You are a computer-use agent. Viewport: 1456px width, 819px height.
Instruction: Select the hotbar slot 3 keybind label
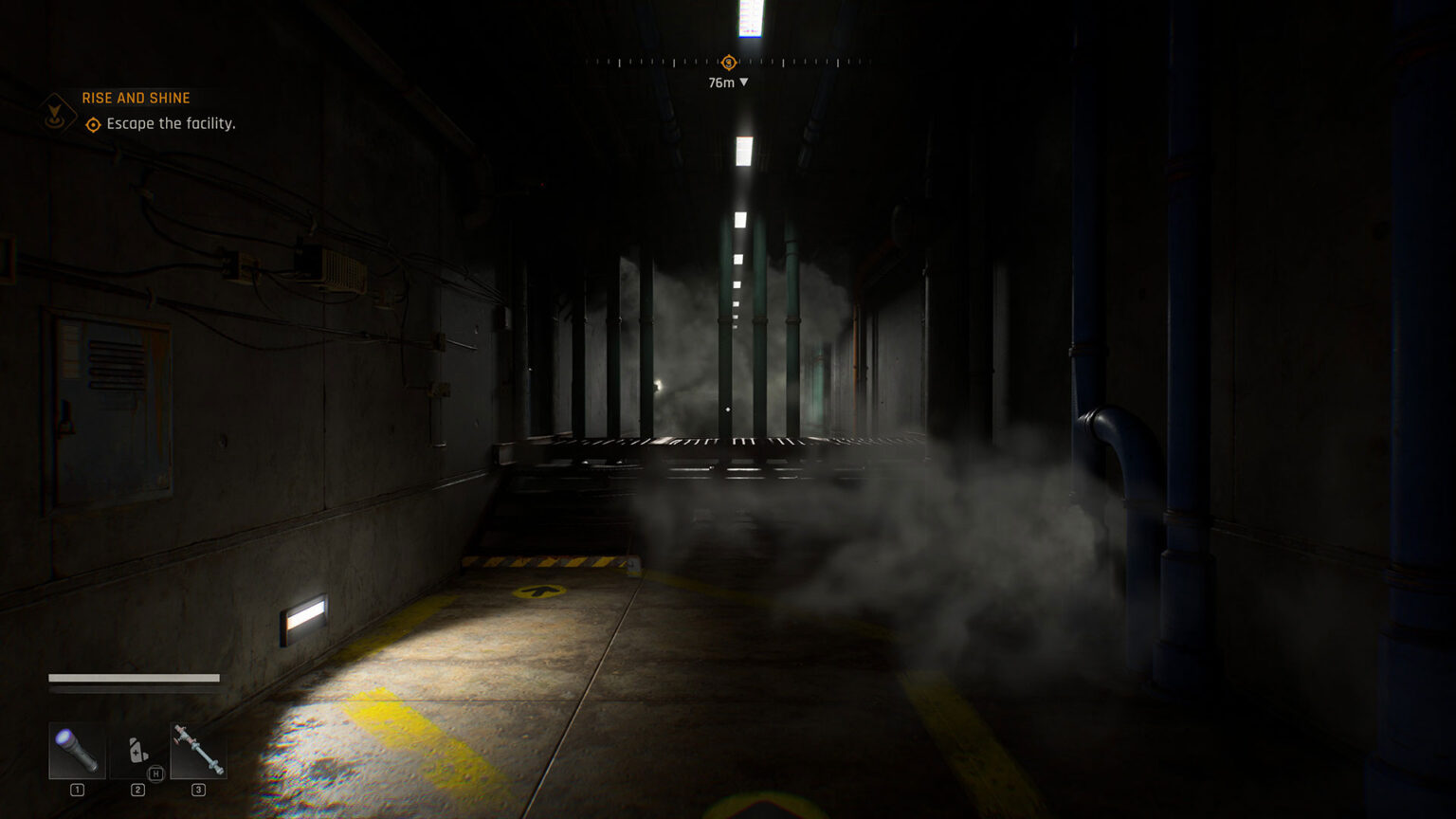pos(199,788)
